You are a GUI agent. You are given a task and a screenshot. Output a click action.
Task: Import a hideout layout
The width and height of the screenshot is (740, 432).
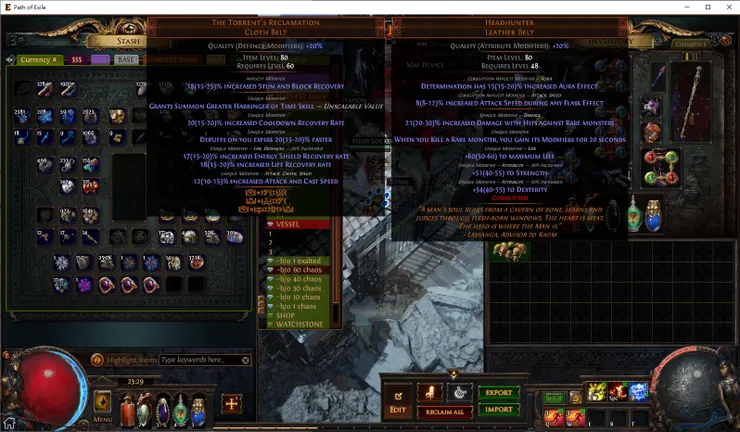(498, 409)
